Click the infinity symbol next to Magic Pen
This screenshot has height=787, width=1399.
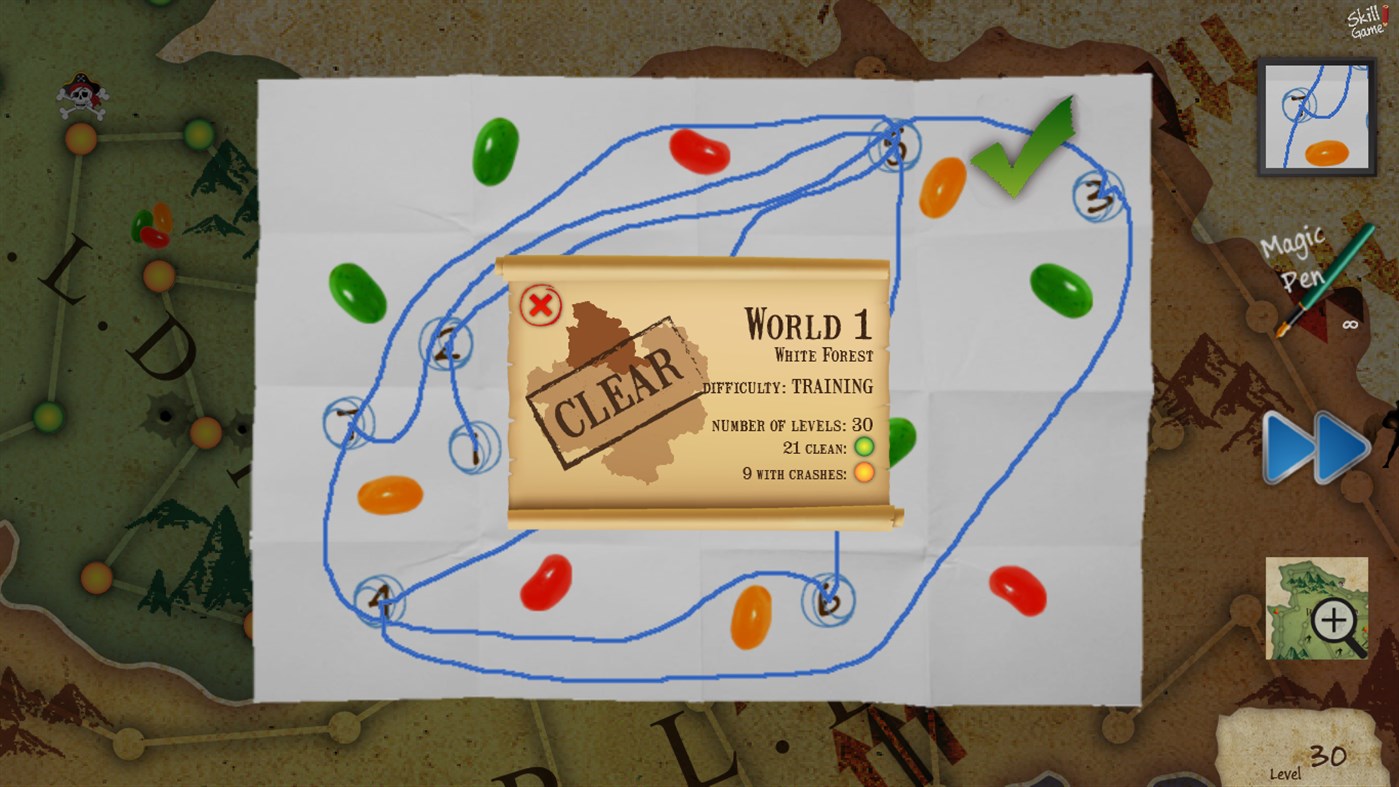click(x=1352, y=322)
